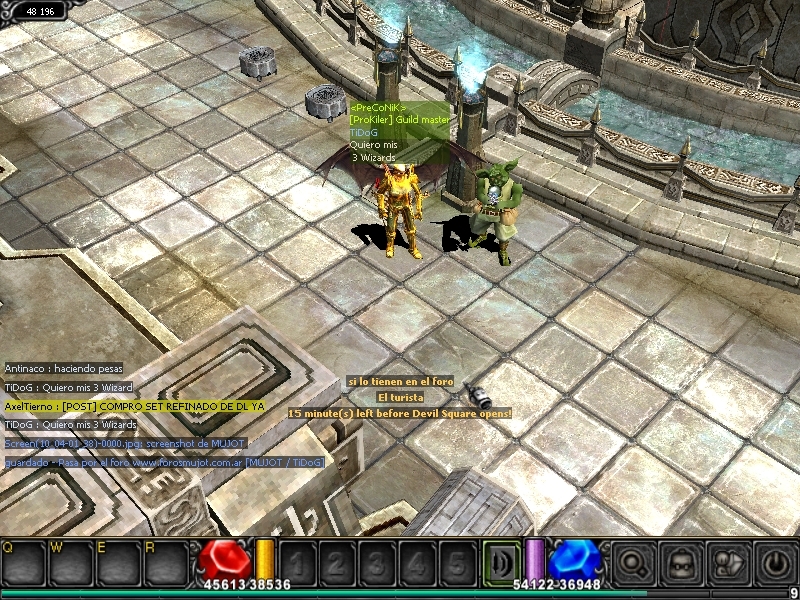The height and width of the screenshot is (600, 800).
Task: Select the active skill icon with green frame
Action: click(x=501, y=562)
